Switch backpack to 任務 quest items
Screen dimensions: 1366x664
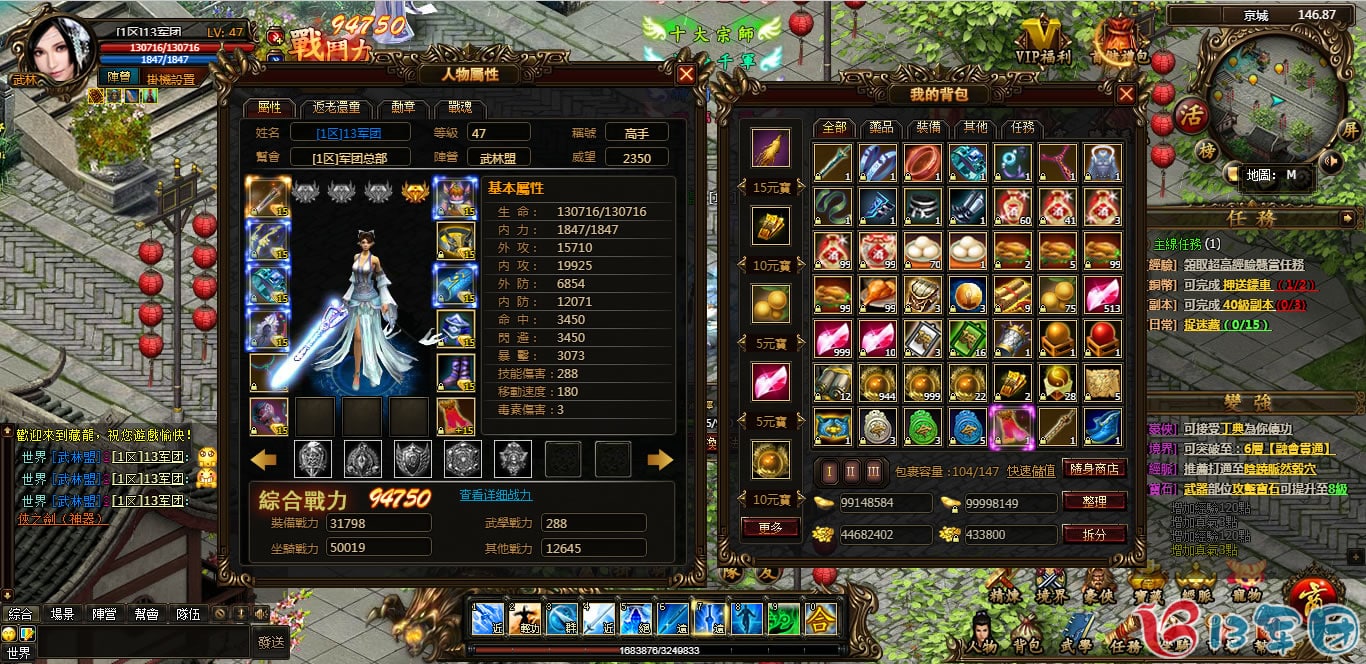[x=1022, y=128]
